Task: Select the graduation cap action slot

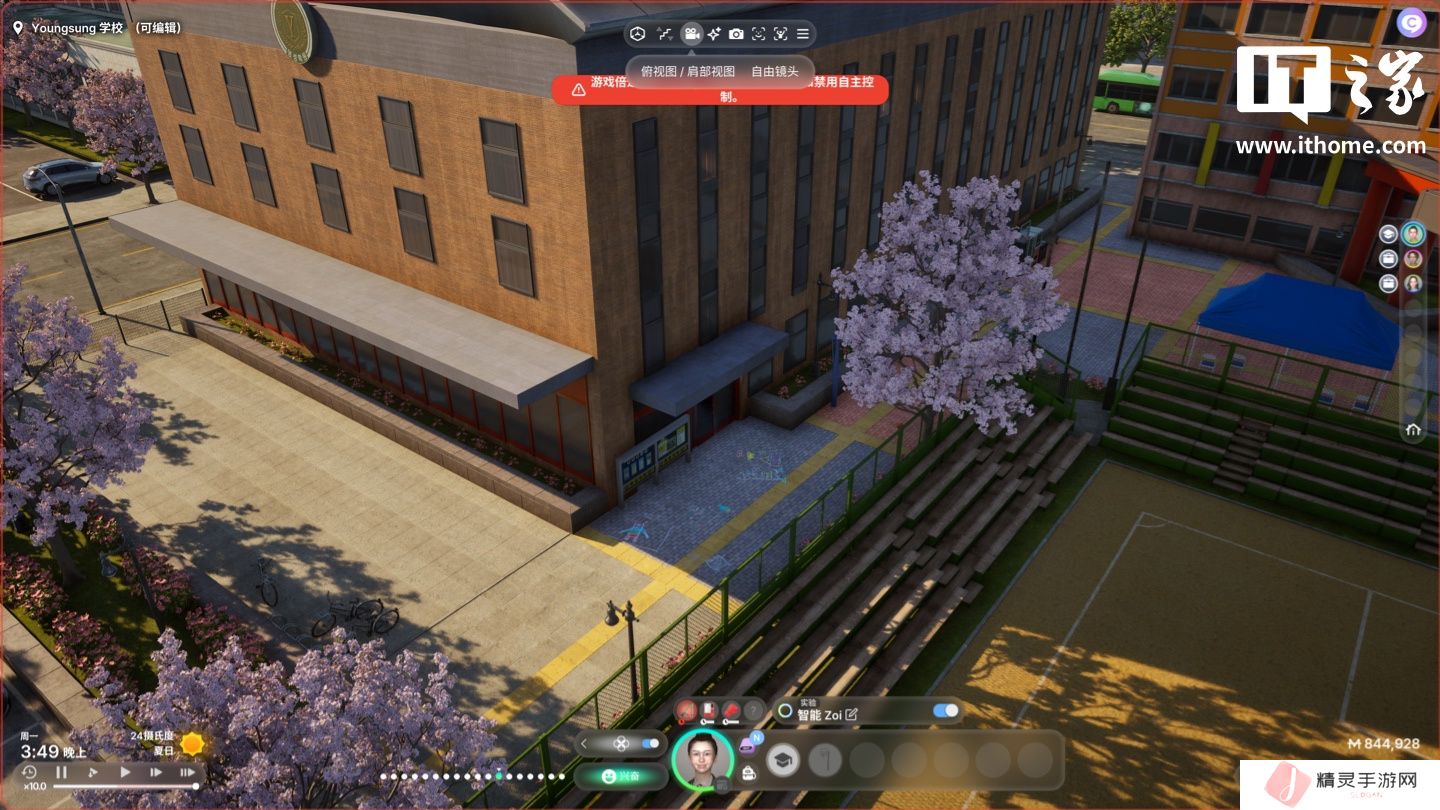Action: click(783, 761)
